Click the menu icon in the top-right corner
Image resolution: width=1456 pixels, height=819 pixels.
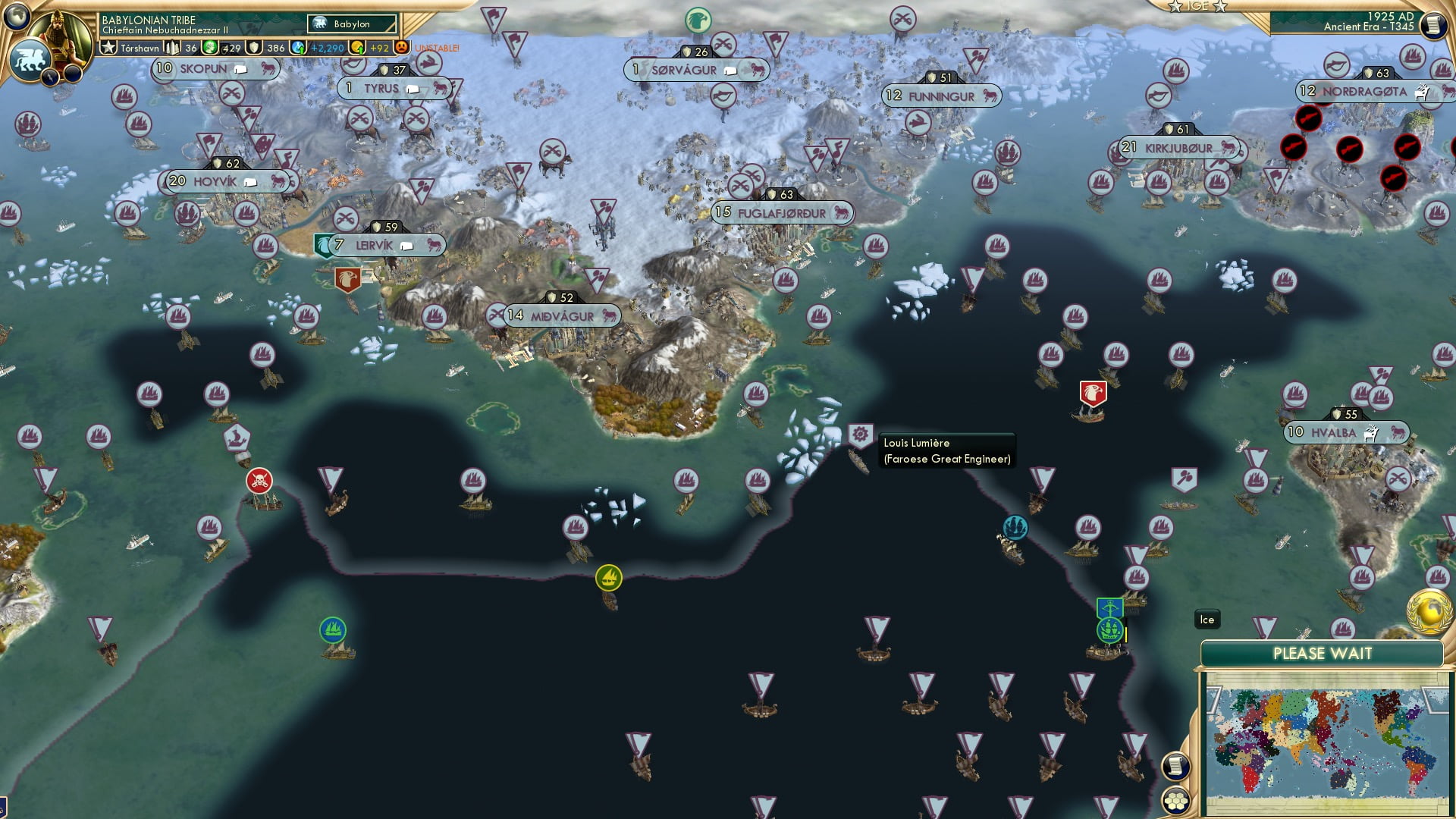click(1433, 24)
